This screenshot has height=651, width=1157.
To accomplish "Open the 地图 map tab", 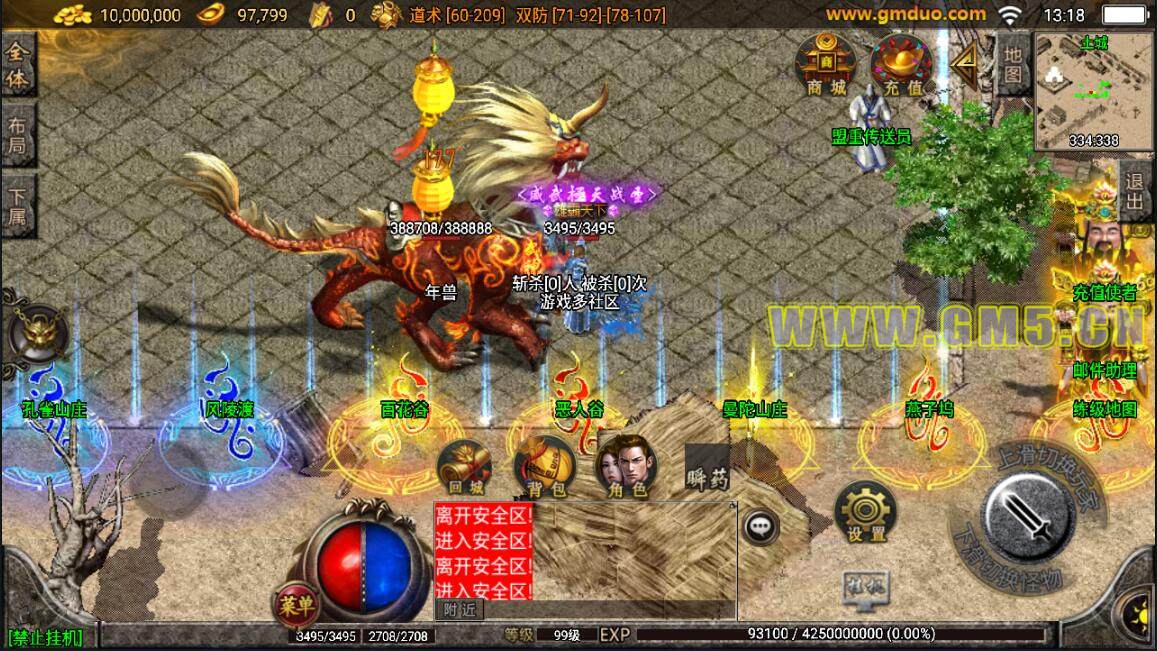I will tap(1013, 63).
